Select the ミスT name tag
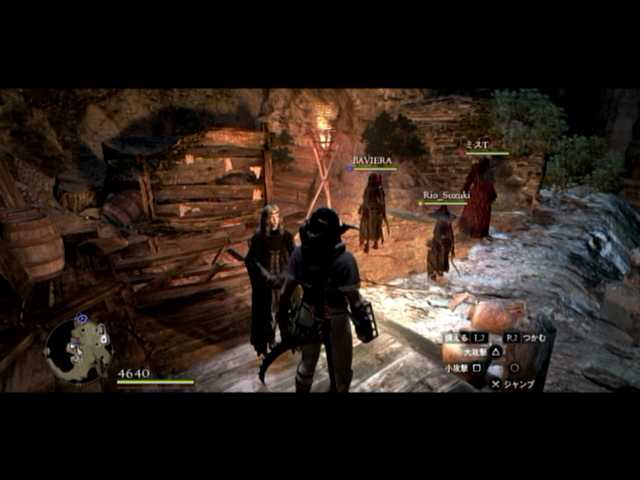640x480 pixels. [x=479, y=145]
